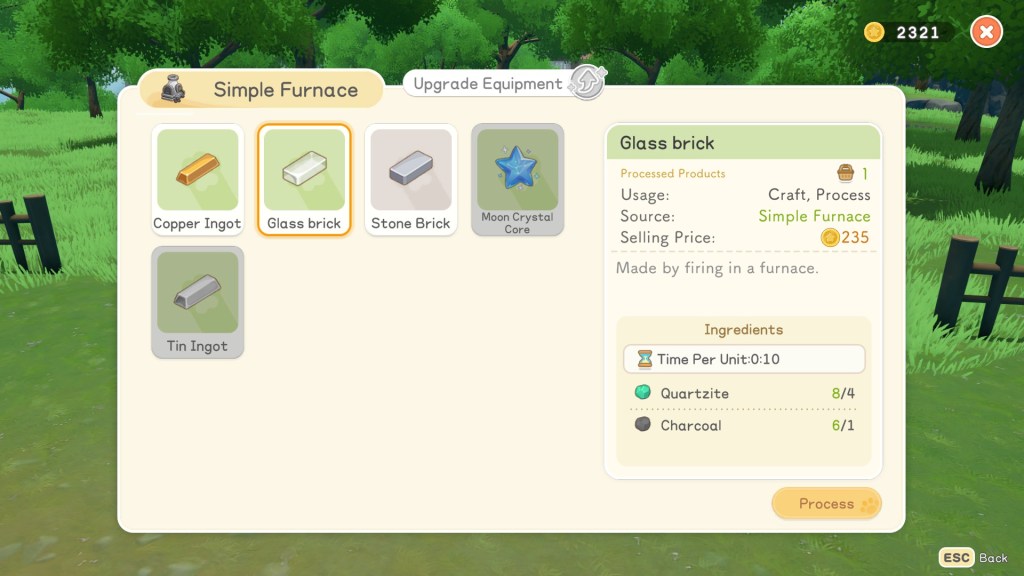This screenshot has width=1024, height=576.
Task: Choose the Tin Ingot recipe
Action: pyautogui.click(x=197, y=302)
